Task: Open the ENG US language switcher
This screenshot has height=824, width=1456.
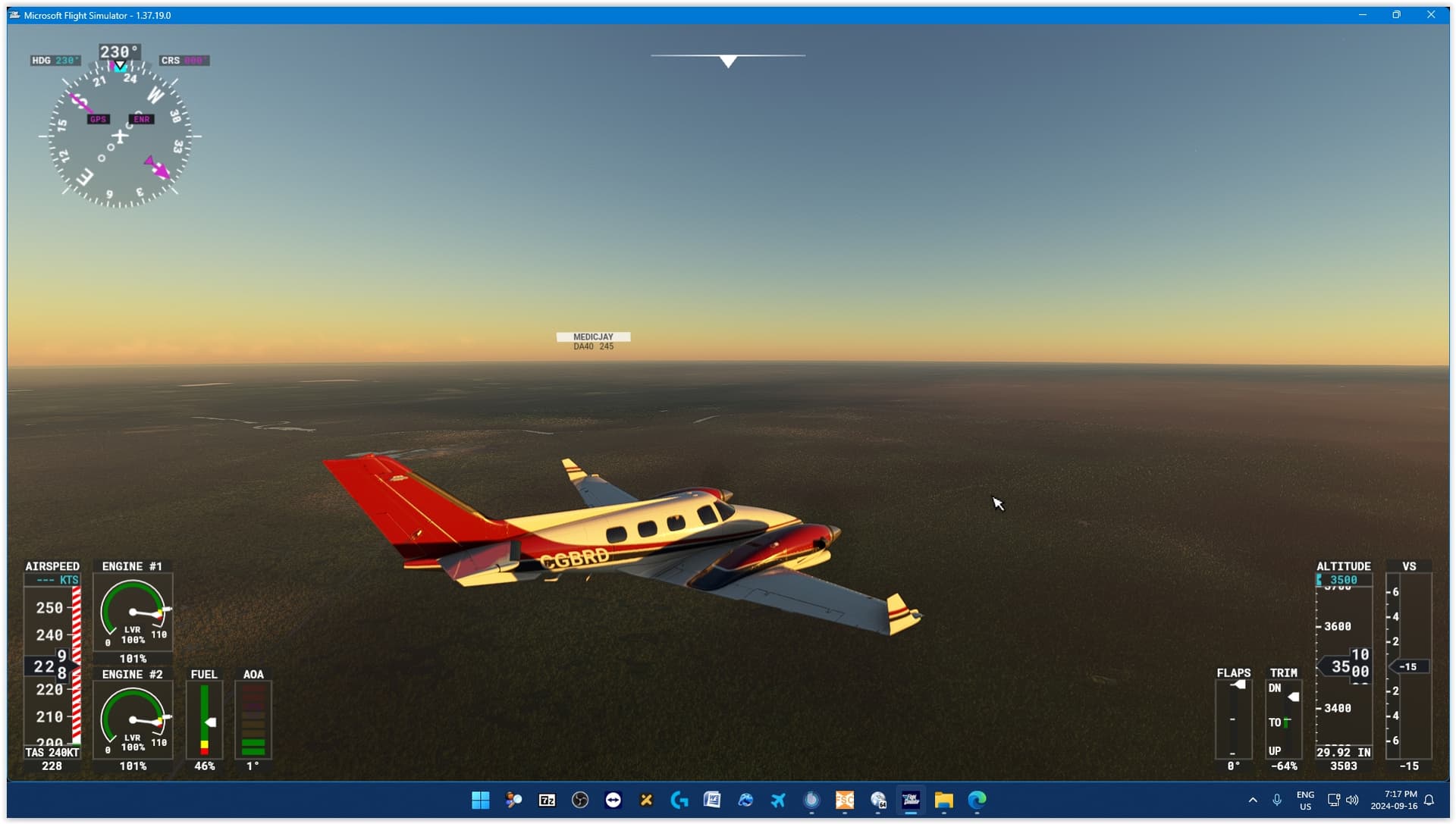Action: click(1305, 801)
